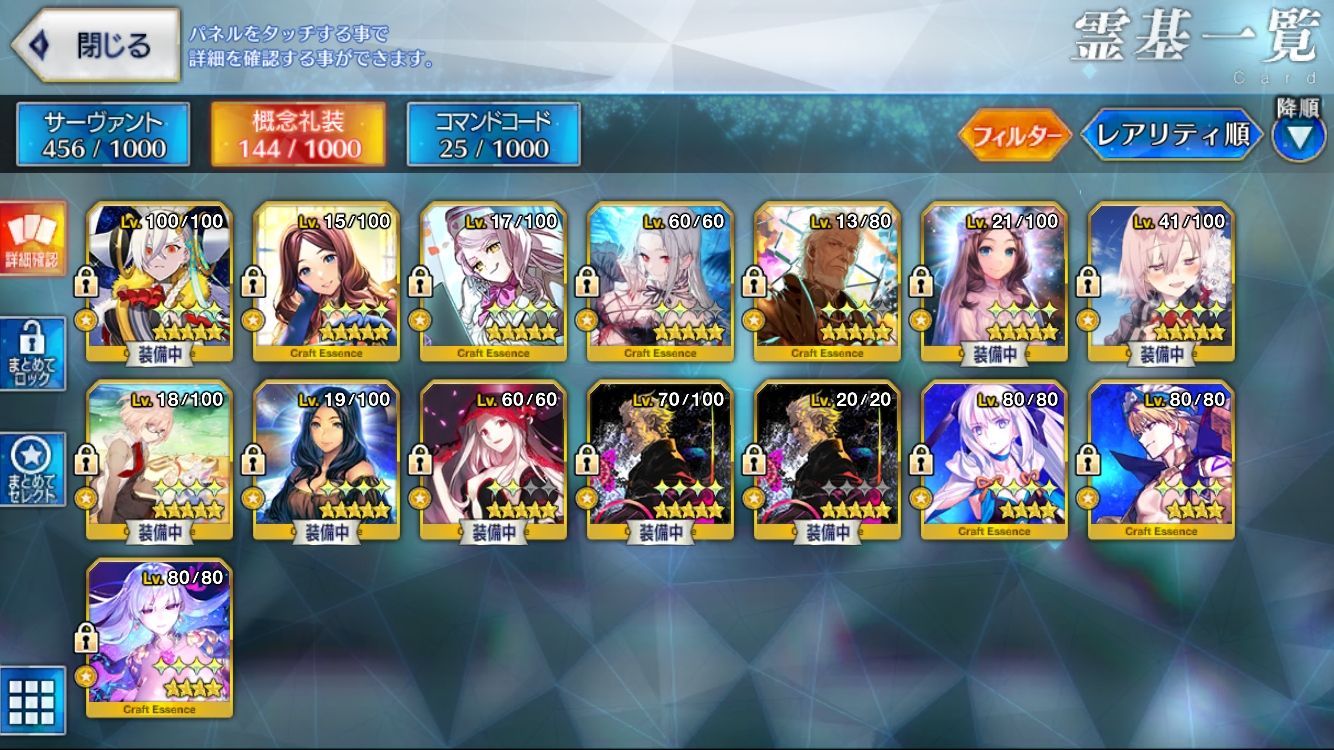Switch to the サーヴァント tab
Viewport: 1334px width, 750px height.
(x=103, y=135)
